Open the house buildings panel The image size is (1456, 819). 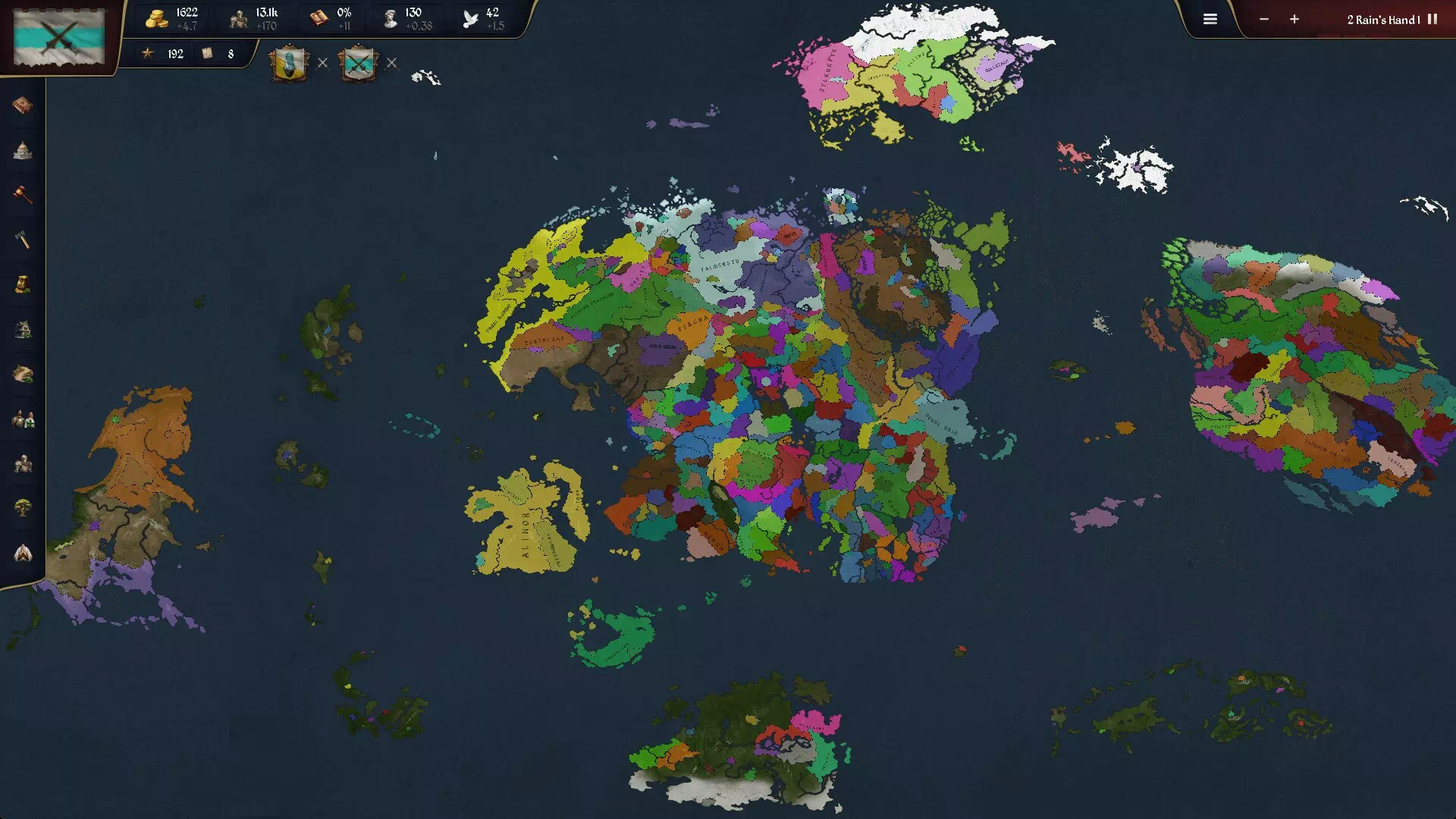(23, 329)
